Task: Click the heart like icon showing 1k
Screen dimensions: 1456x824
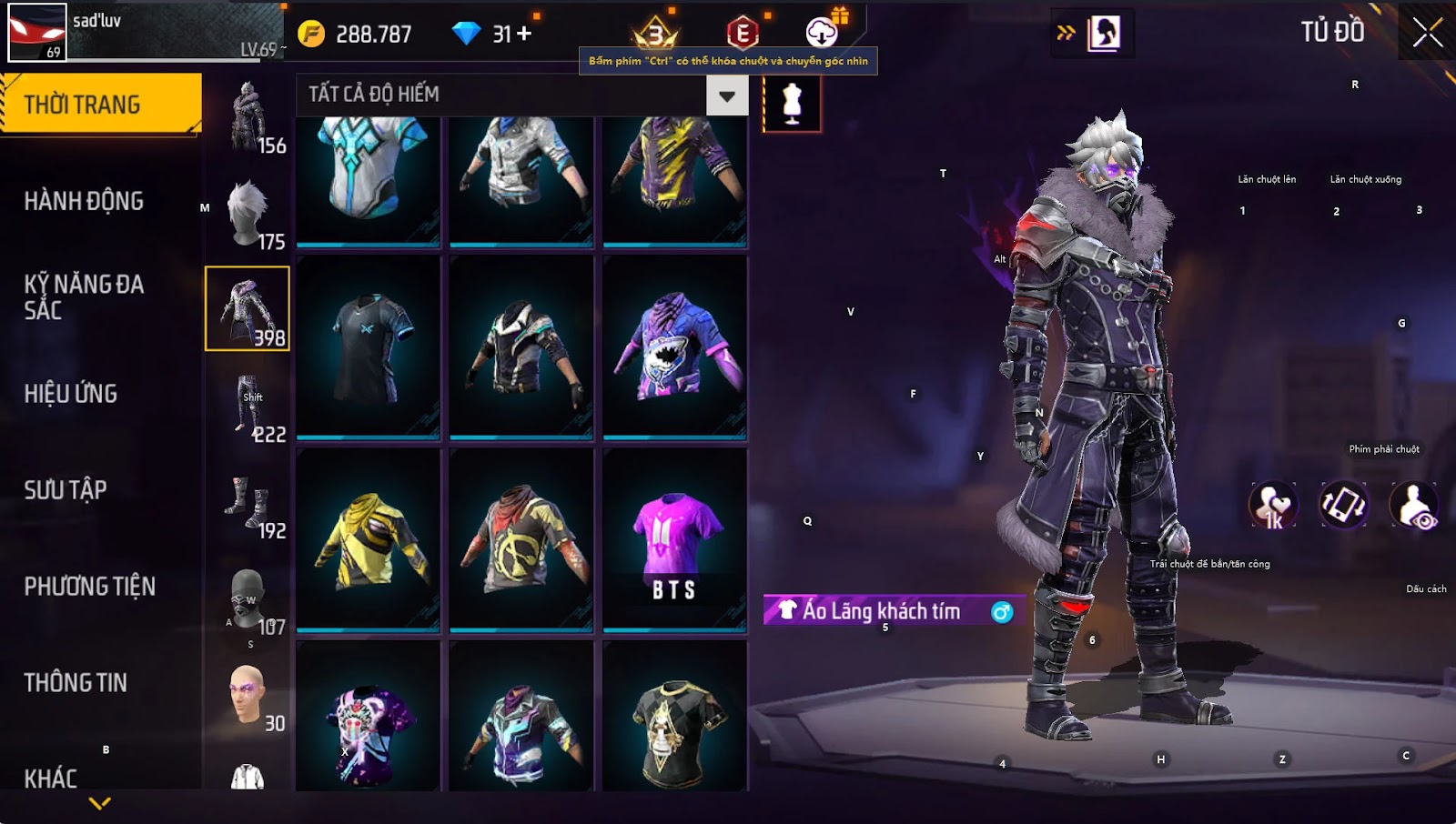Action: 1272,506
